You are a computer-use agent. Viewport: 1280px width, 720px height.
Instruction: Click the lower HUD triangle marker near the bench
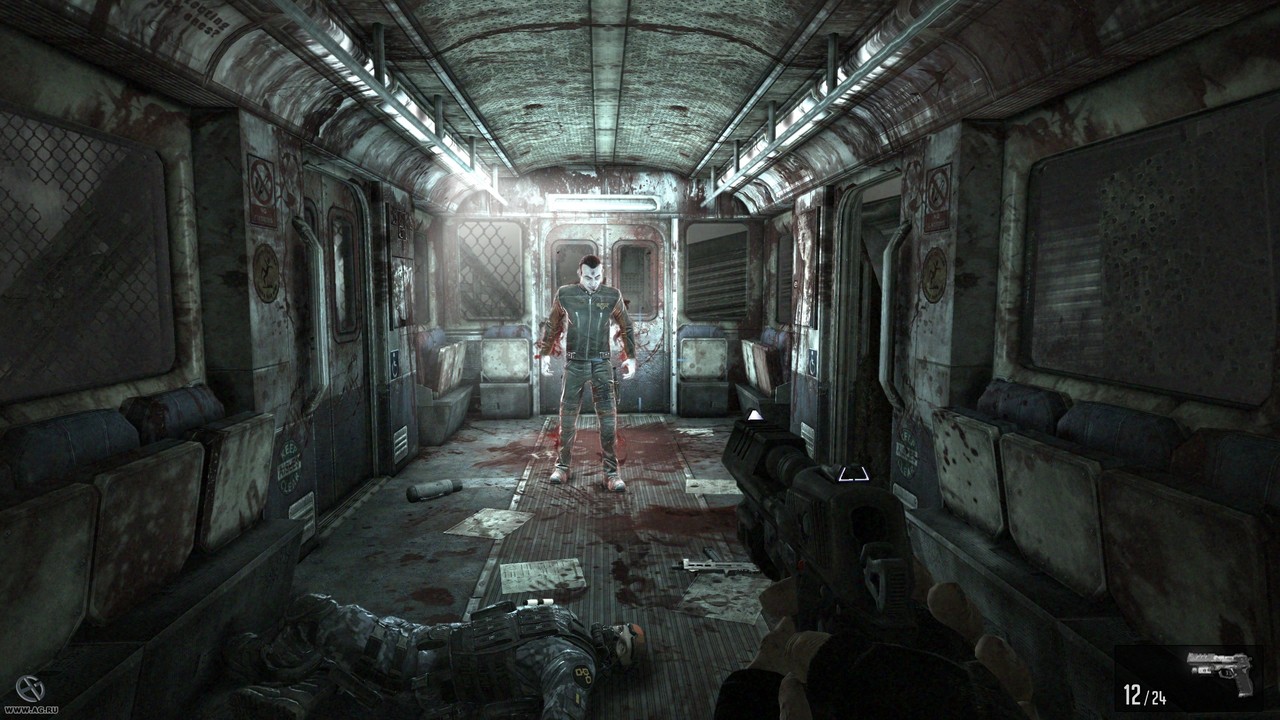pos(853,473)
